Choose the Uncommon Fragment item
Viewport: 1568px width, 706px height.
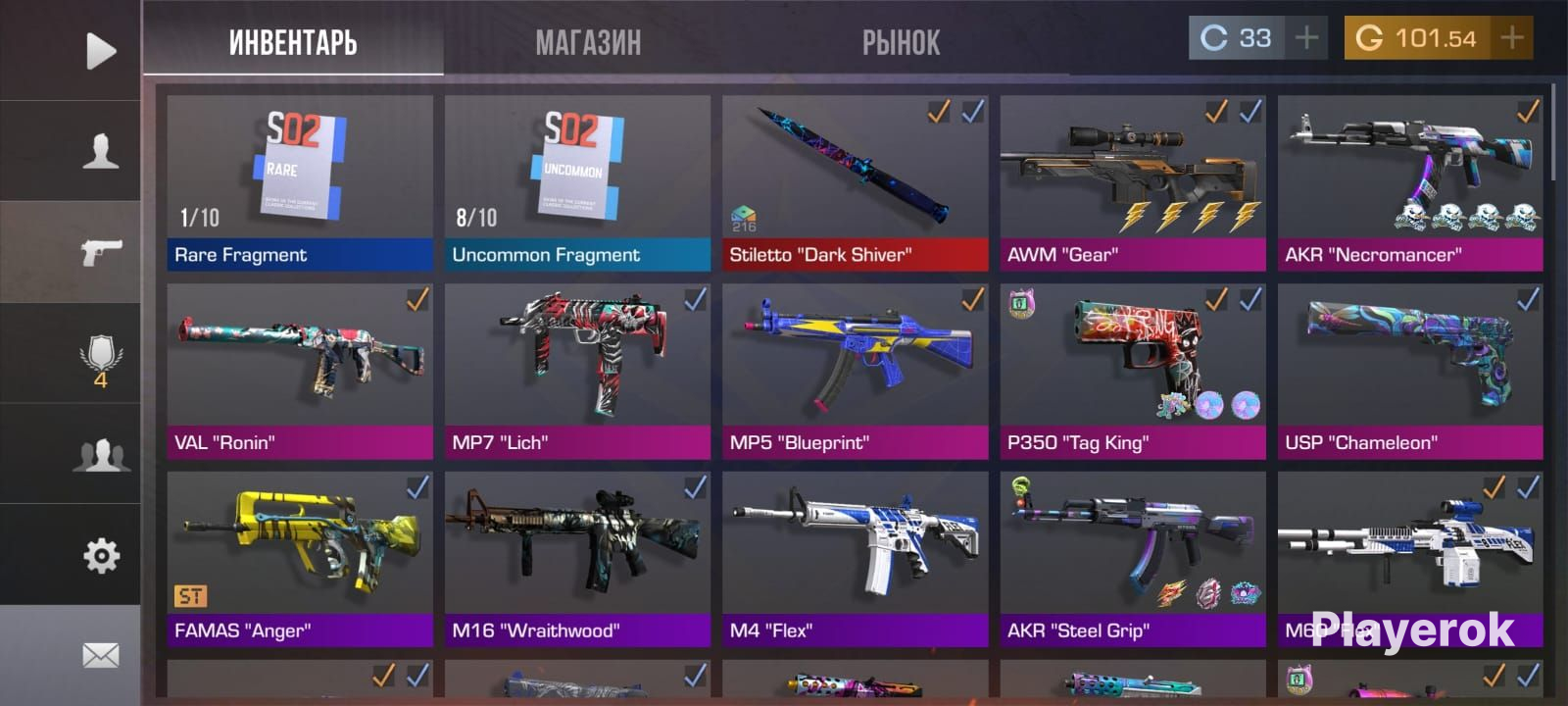(577, 182)
